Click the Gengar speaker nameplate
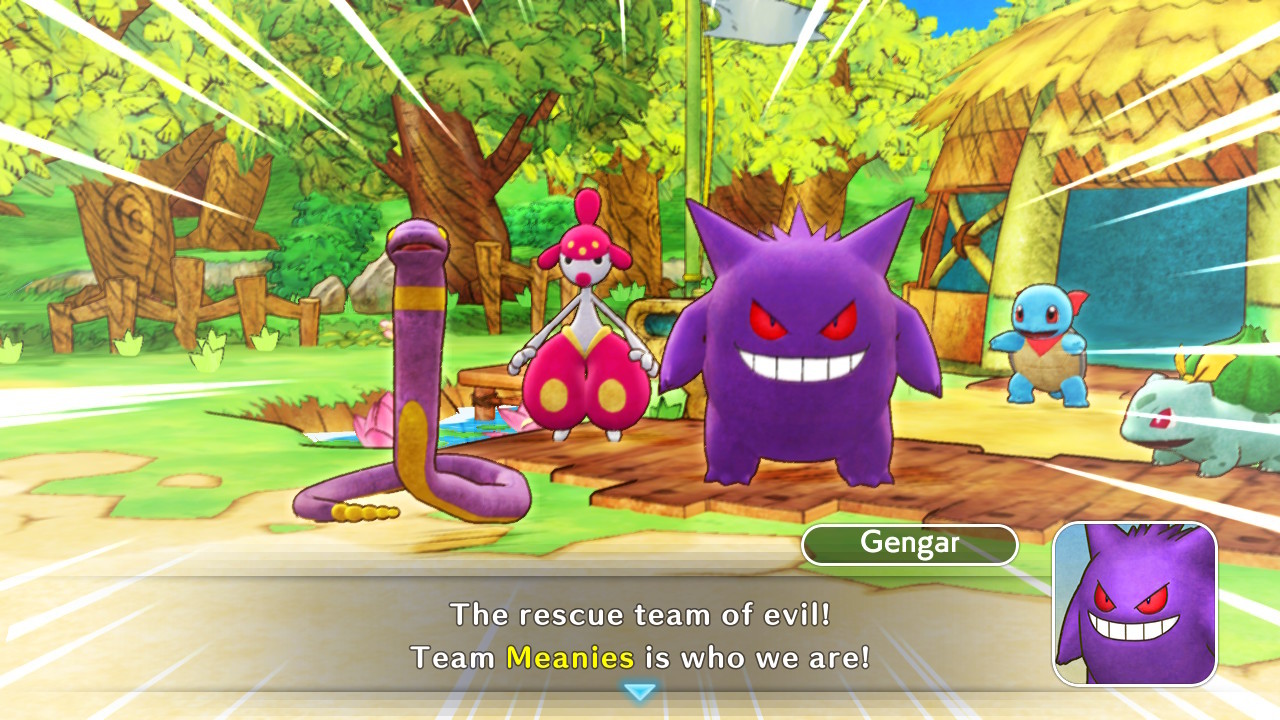 tap(908, 544)
